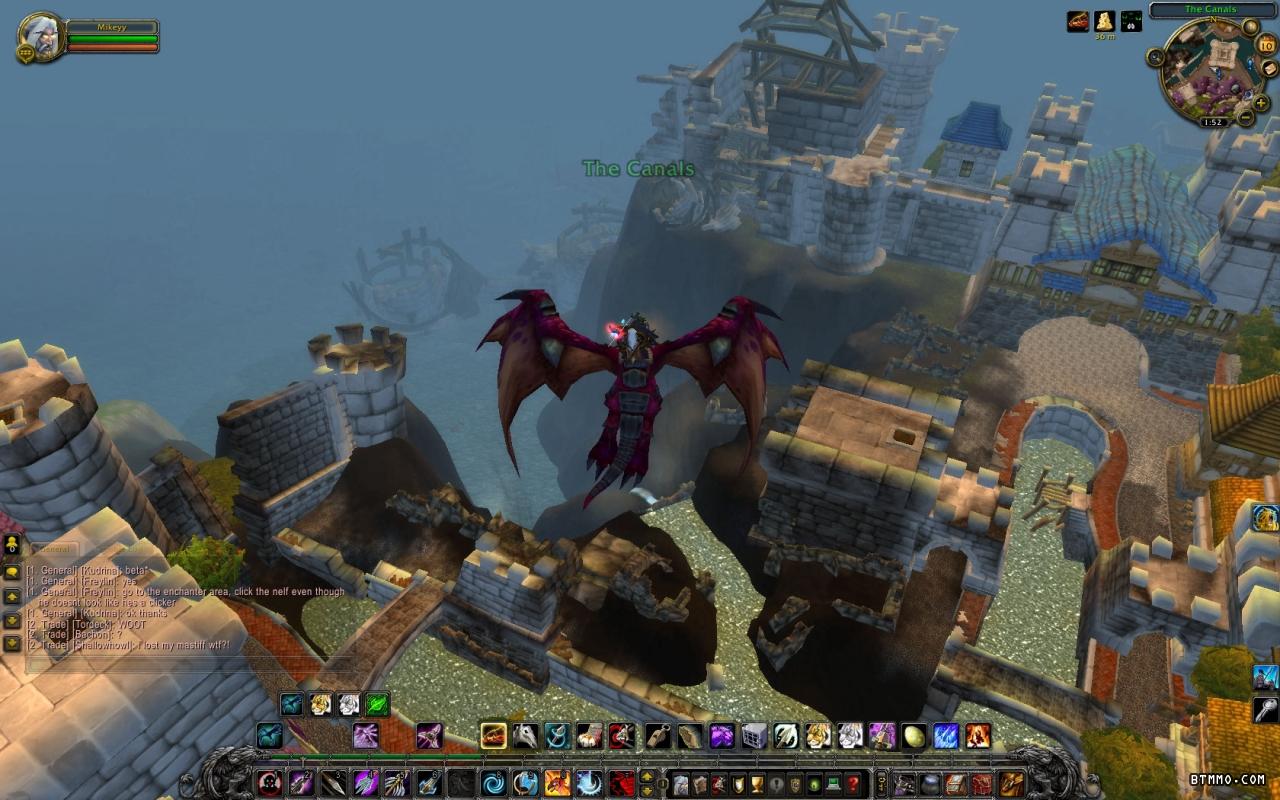The height and width of the screenshot is (800, 1280).
Task: Select the red dragon mount buff icon
Action: pos(1077,20)
